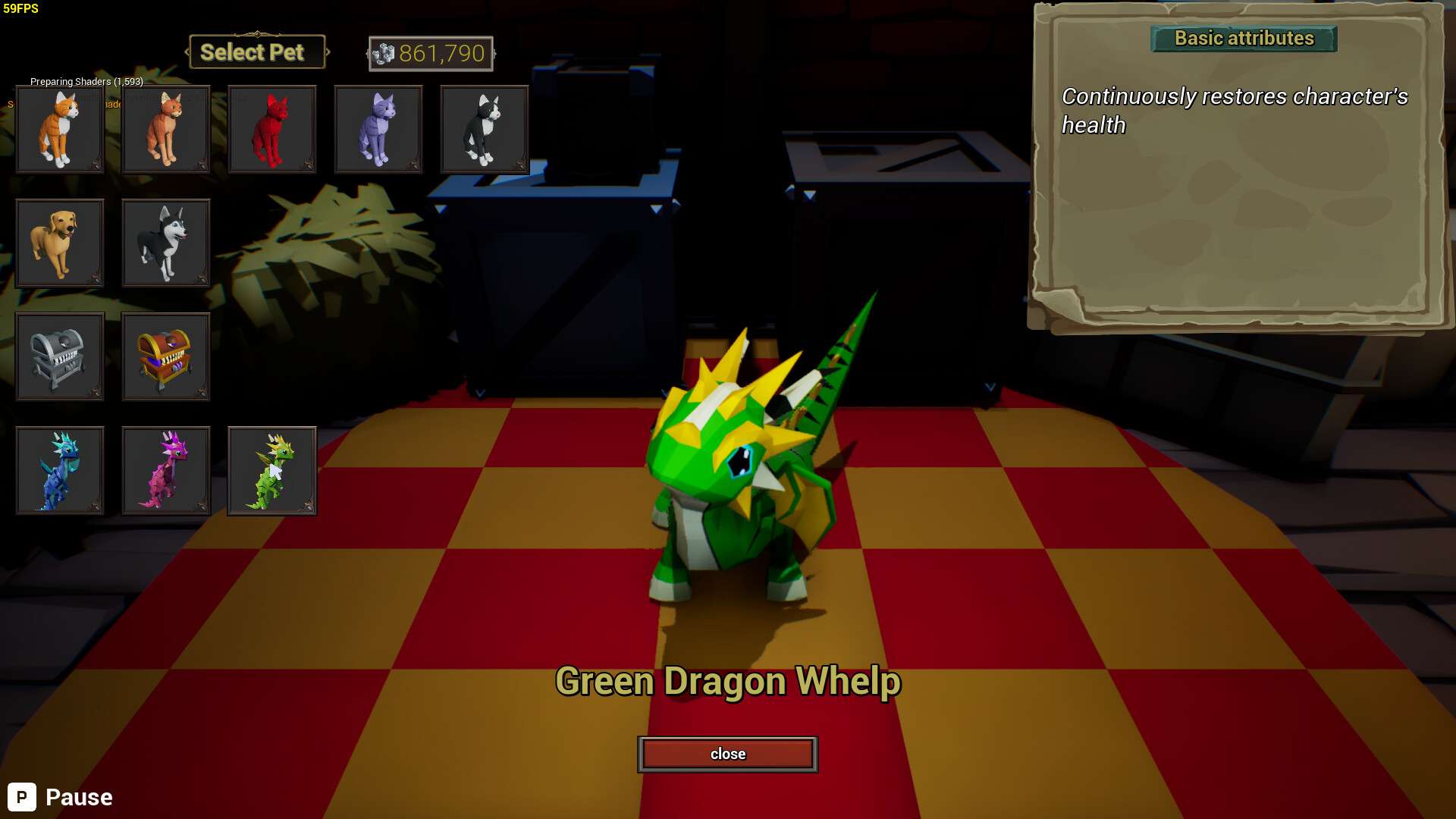The image size is (1456, 819).
Task: Select the green dragon whelp pet
Action: (272, 470)
